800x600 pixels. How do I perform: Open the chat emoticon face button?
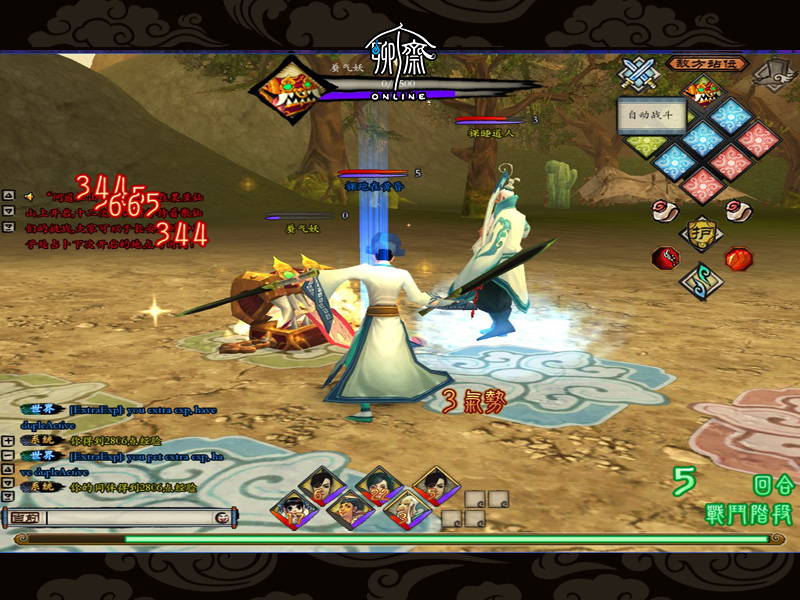[x=222, y=518]
